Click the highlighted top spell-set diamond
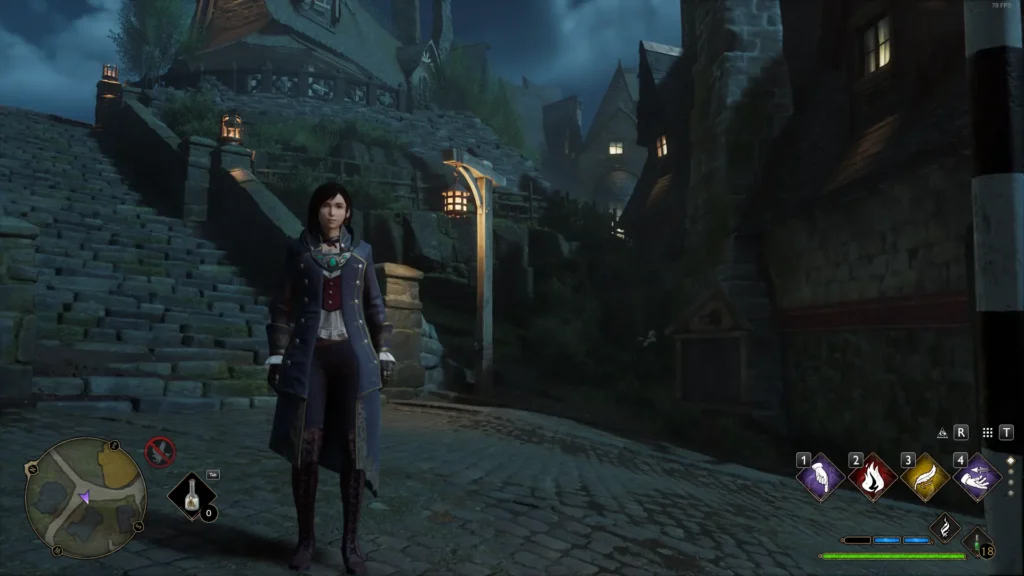Screen dimensions: 1024x576 tap(1011, 461)
